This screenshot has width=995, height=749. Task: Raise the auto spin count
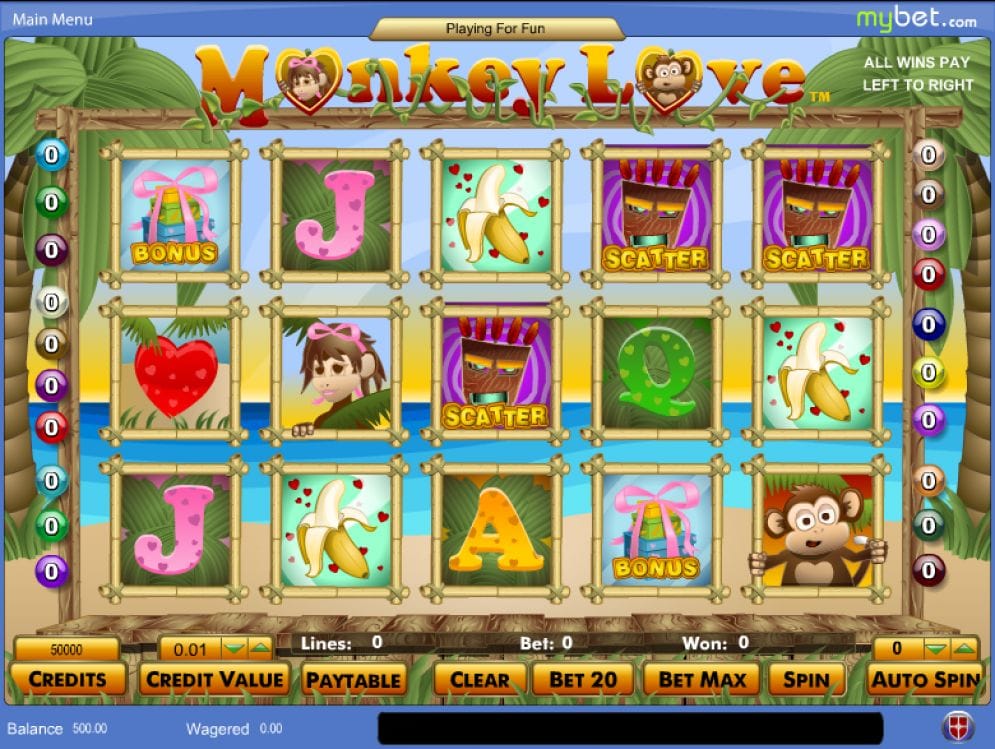(x=962, y=649)
